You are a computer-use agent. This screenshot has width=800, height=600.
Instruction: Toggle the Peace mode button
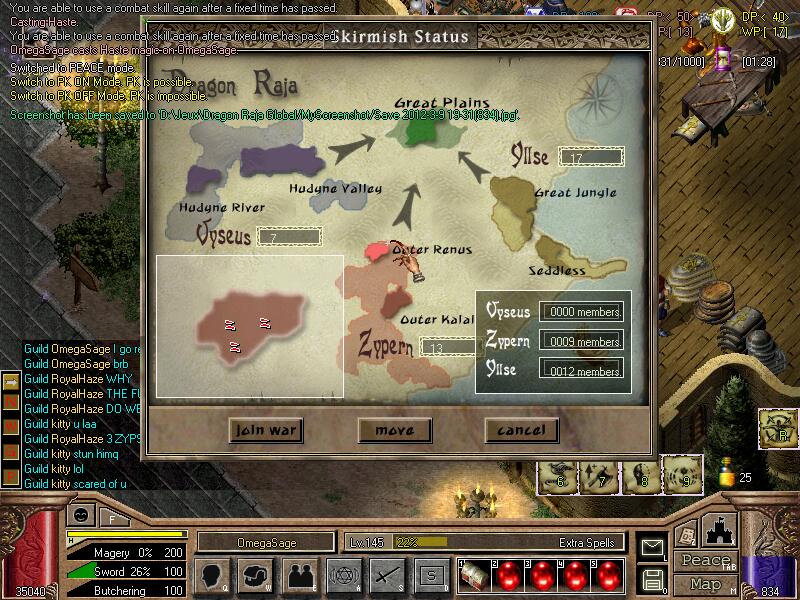click(x=705, y=561)
